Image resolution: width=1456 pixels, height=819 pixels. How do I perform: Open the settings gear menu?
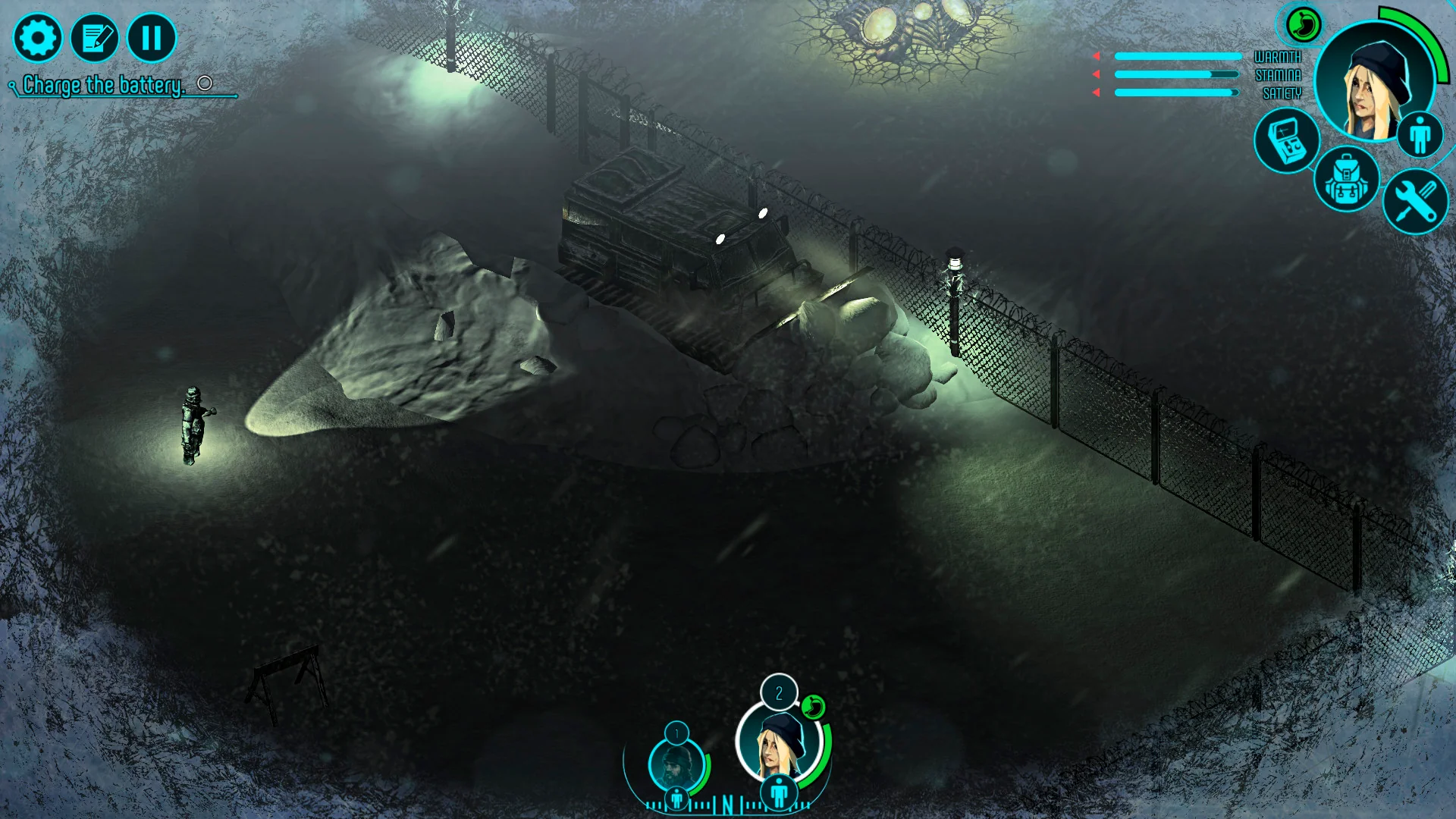tap(38, 36)
